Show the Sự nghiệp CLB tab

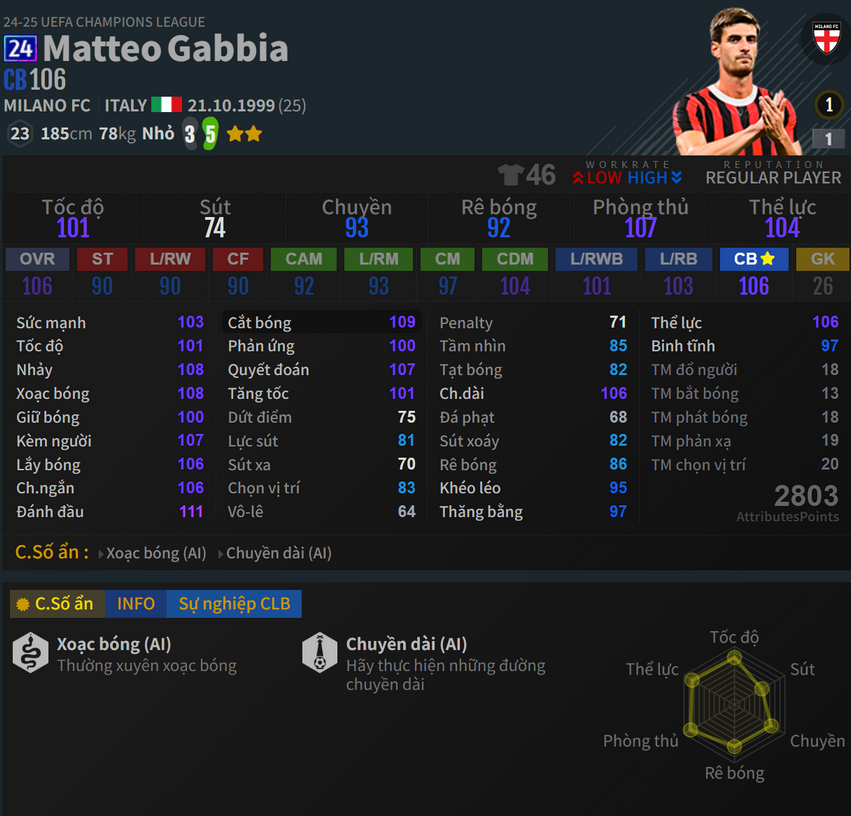click(234, 604)
